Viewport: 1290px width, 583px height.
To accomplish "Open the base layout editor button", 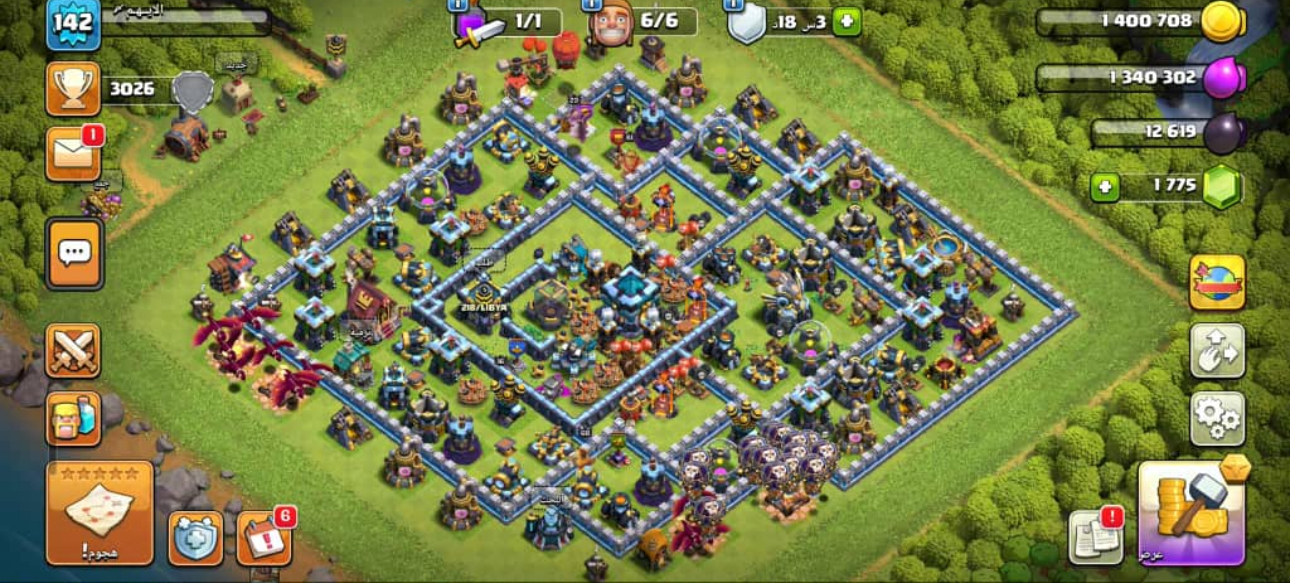I will tap(1217, 350).
